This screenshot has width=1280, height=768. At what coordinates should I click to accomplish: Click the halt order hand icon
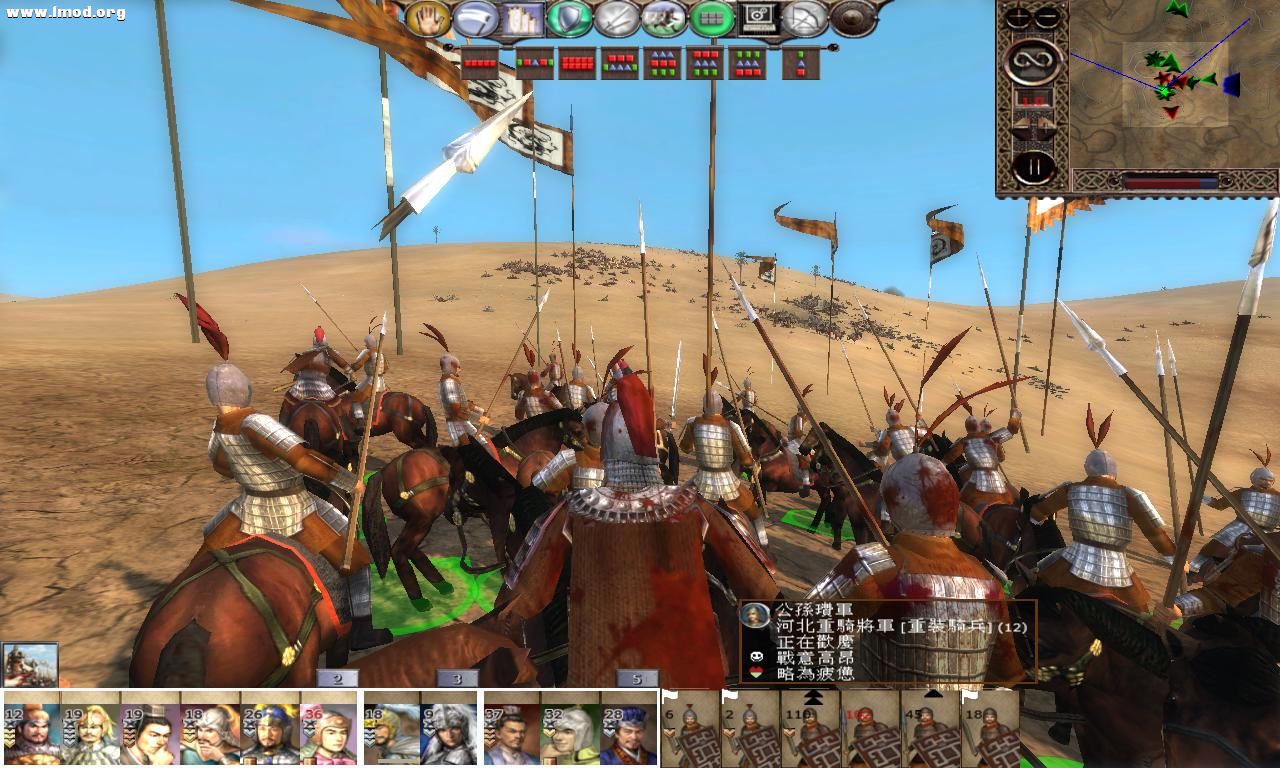pyautogui.click(x=427, y=18)
